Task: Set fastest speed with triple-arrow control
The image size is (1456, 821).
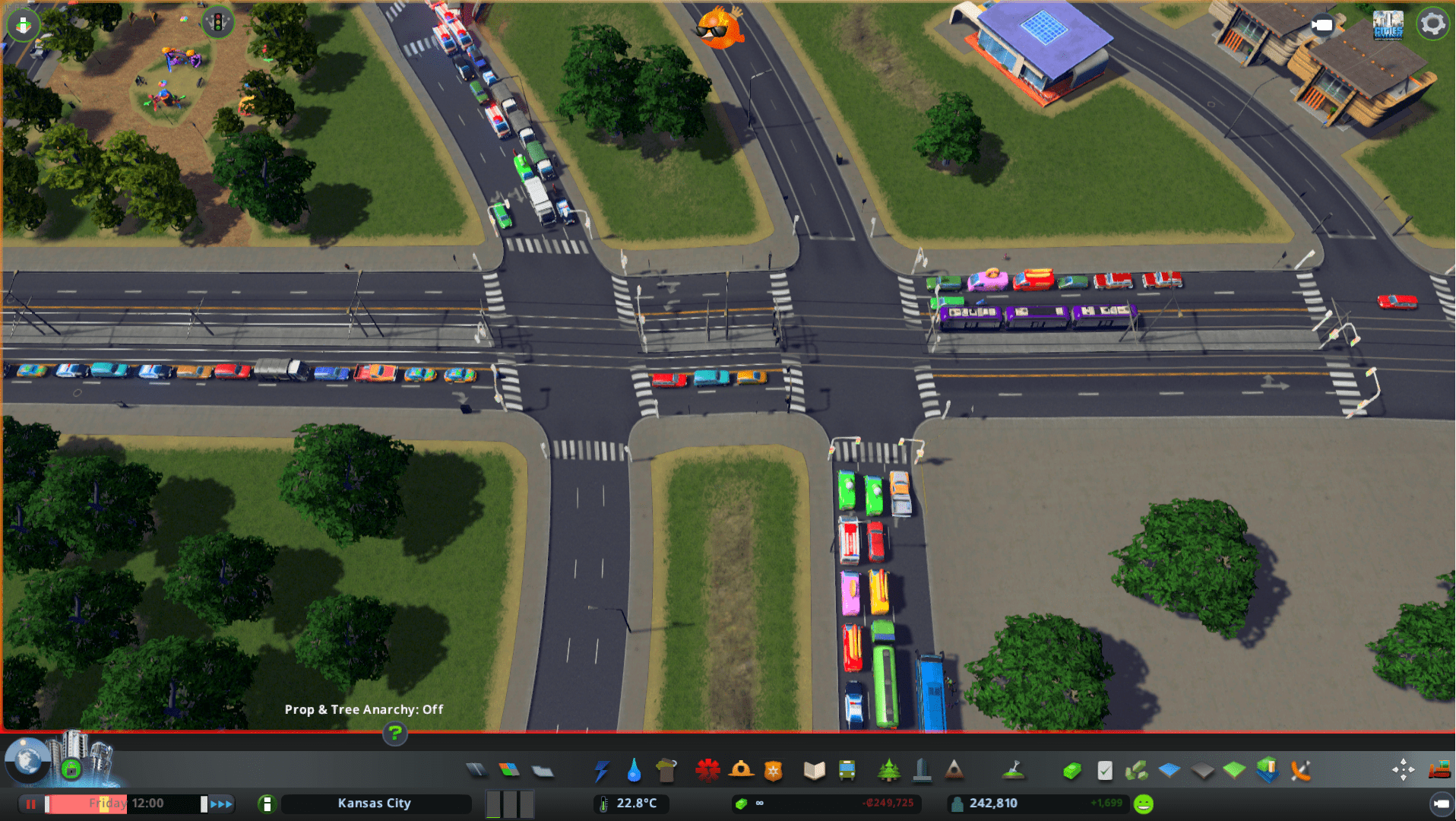Action: [221, 803]
